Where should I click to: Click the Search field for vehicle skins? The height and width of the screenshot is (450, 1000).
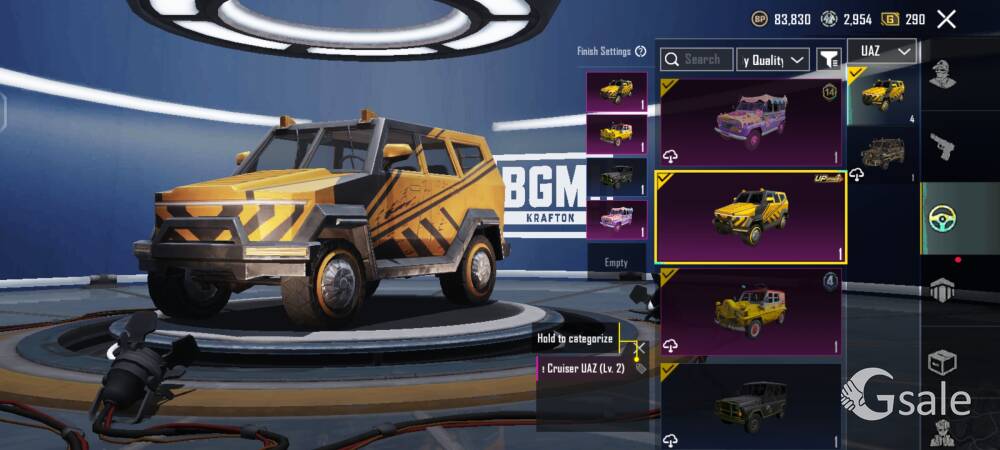tap(697, 60)
